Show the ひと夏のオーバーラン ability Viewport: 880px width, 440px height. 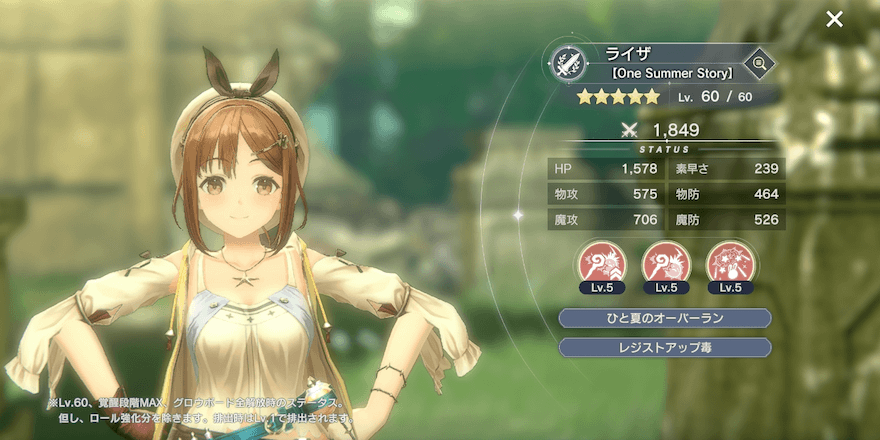[x=665, y=318]
